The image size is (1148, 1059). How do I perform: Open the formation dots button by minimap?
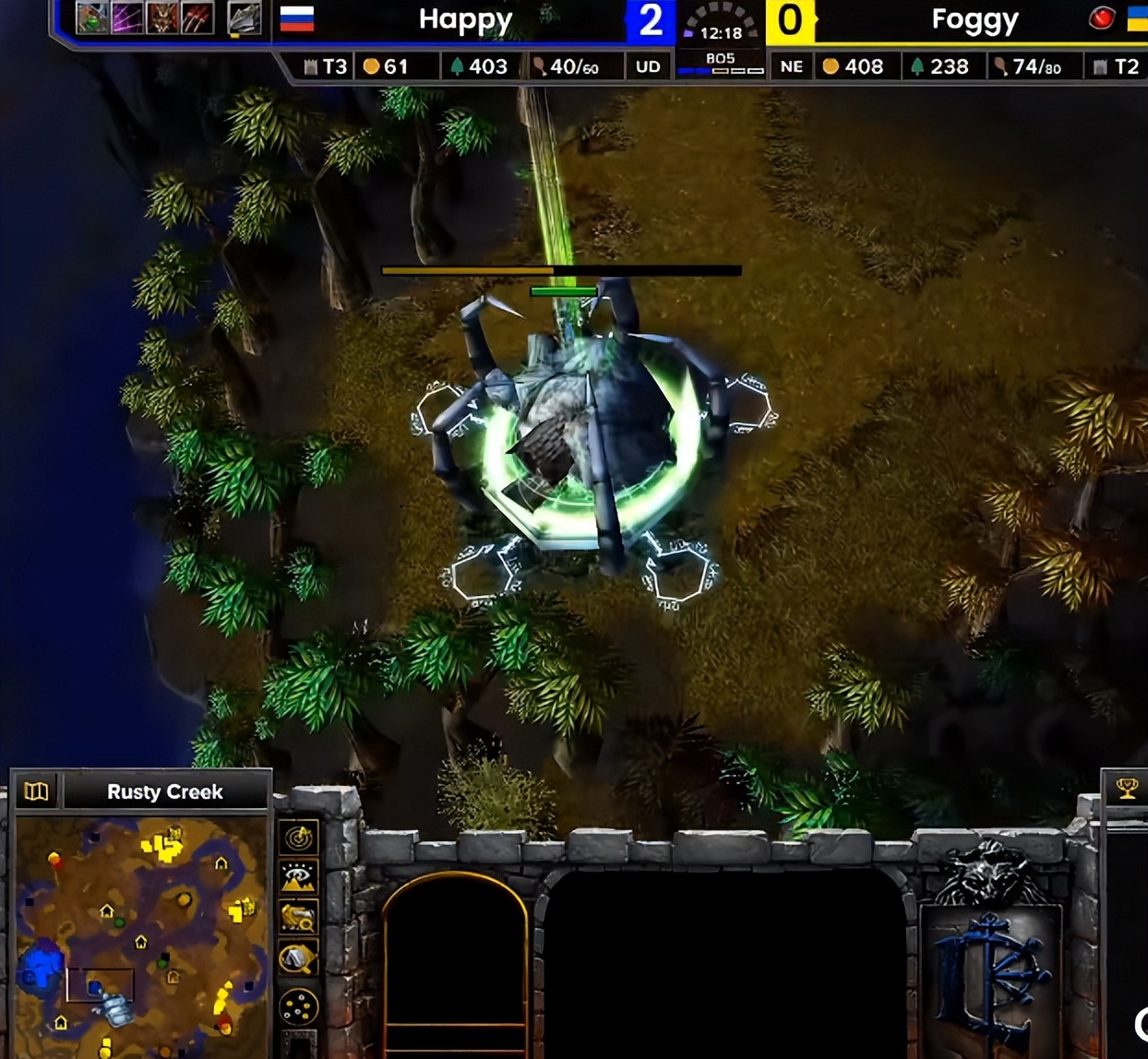[299, 1006]
